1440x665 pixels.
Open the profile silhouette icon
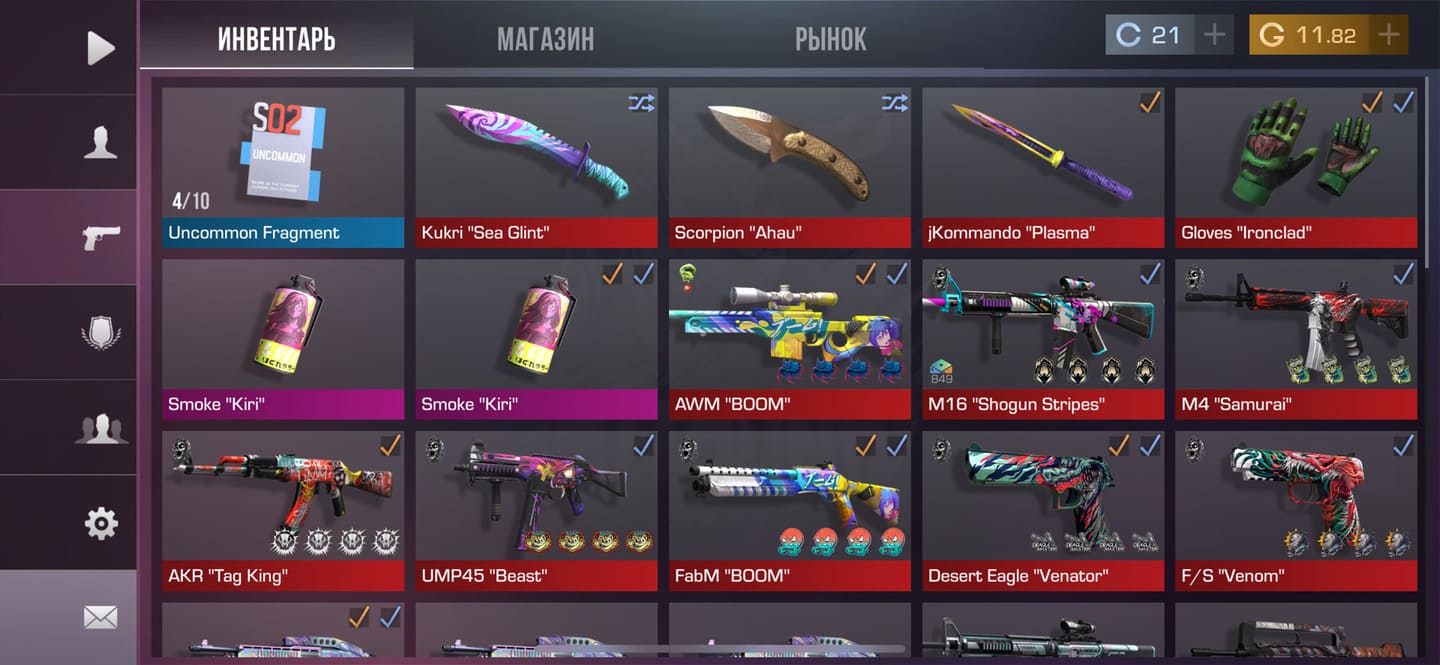[x=100, y=142]
